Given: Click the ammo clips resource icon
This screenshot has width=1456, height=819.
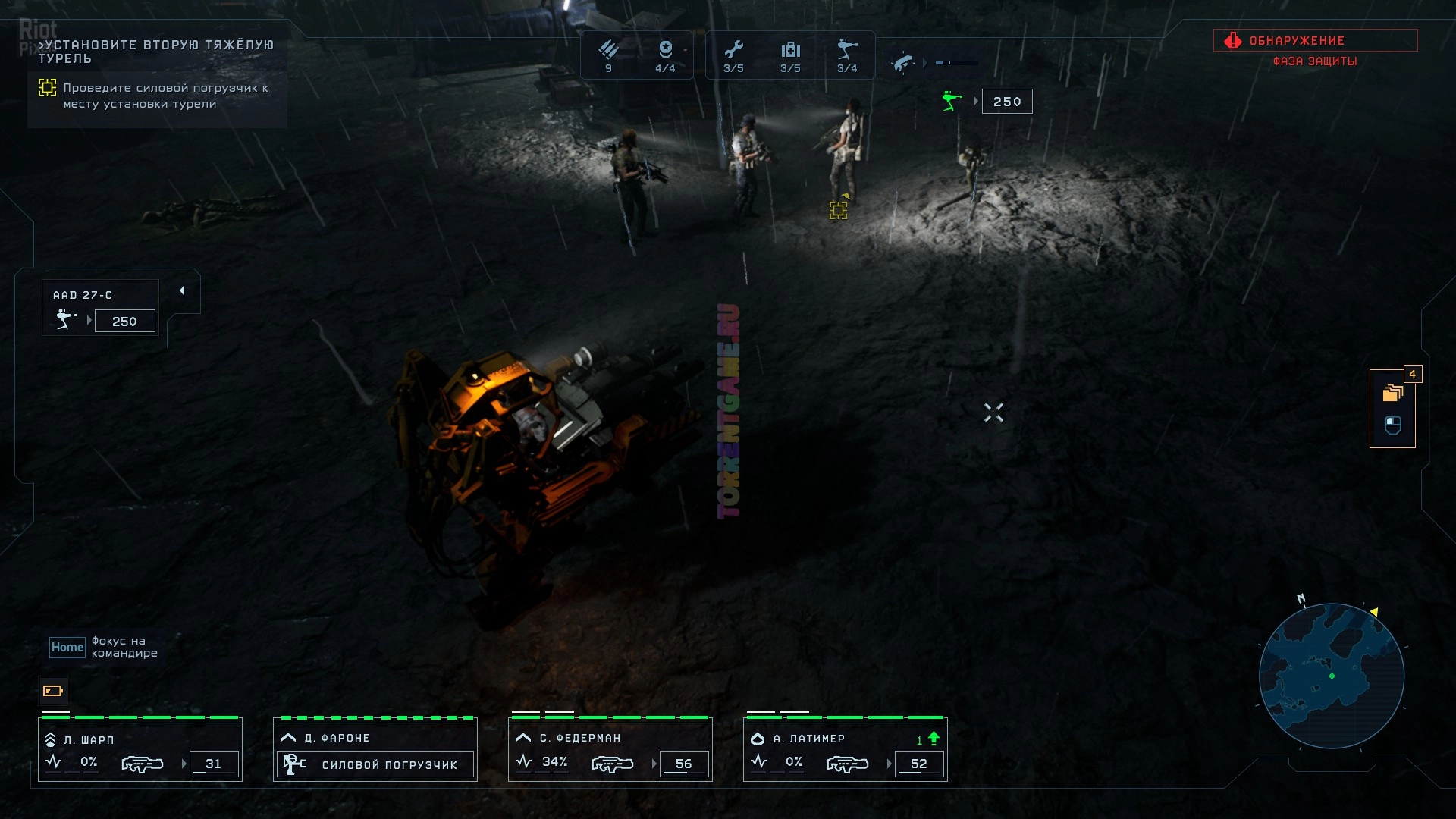Looking at the screenshot, I should (x=608, y=50).
